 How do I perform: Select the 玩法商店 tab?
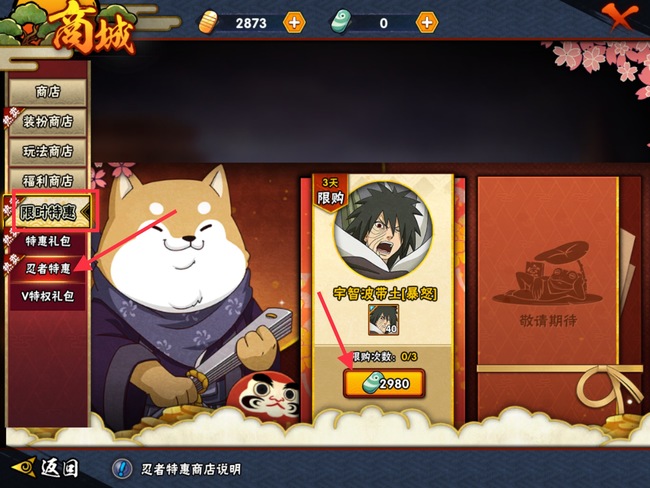click(47, 152)
